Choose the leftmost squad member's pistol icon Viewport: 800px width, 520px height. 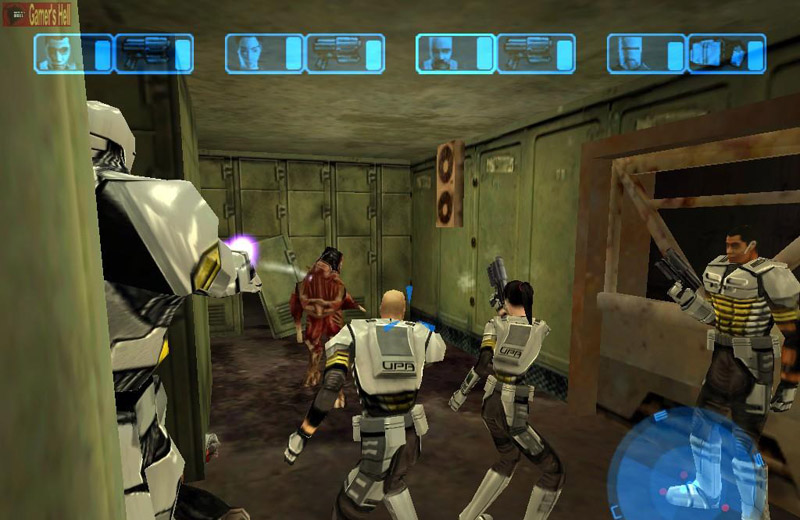coord(146,53)
